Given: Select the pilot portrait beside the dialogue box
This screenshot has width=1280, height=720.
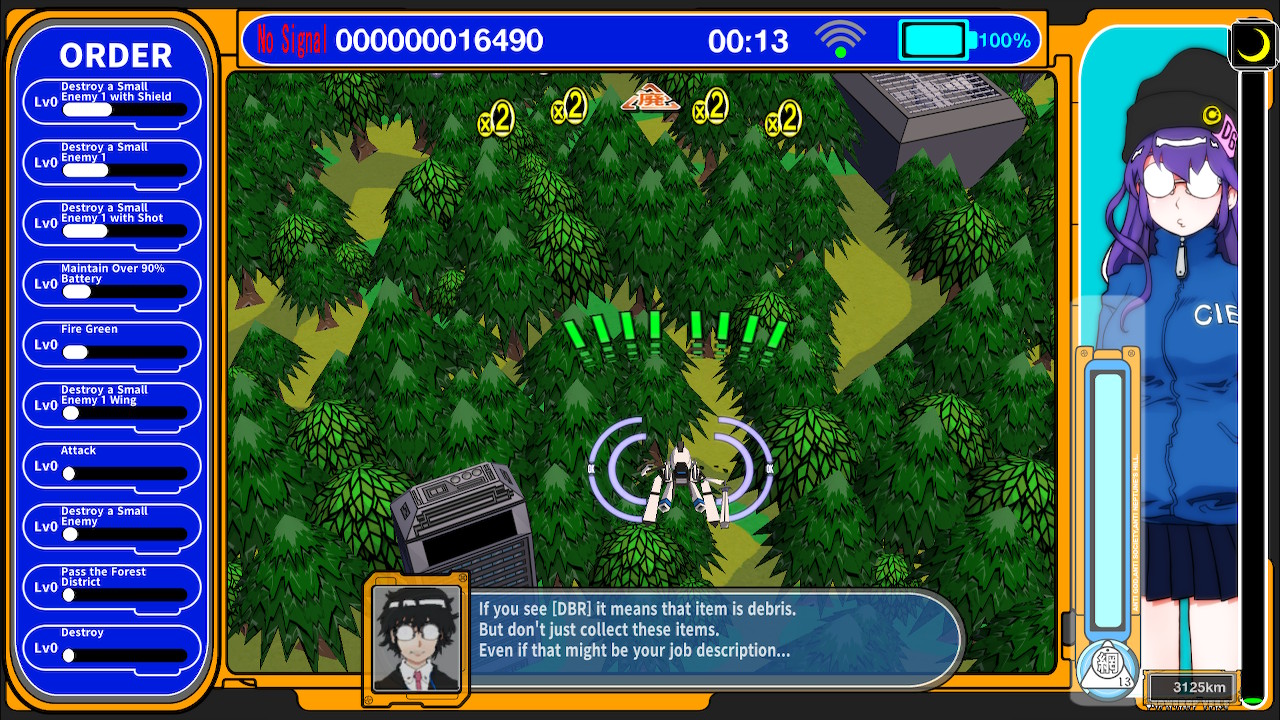Looking at the screenshot, I should click(x=417, y=641).
